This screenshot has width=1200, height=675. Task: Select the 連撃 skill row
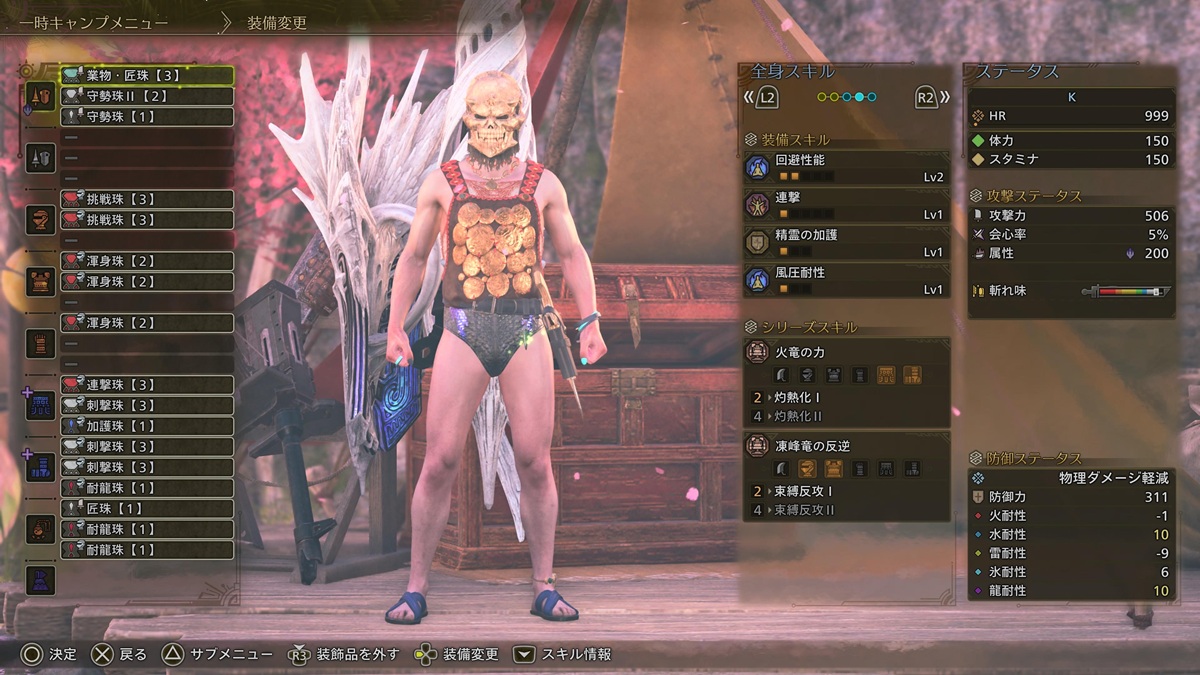pos(846,205)
